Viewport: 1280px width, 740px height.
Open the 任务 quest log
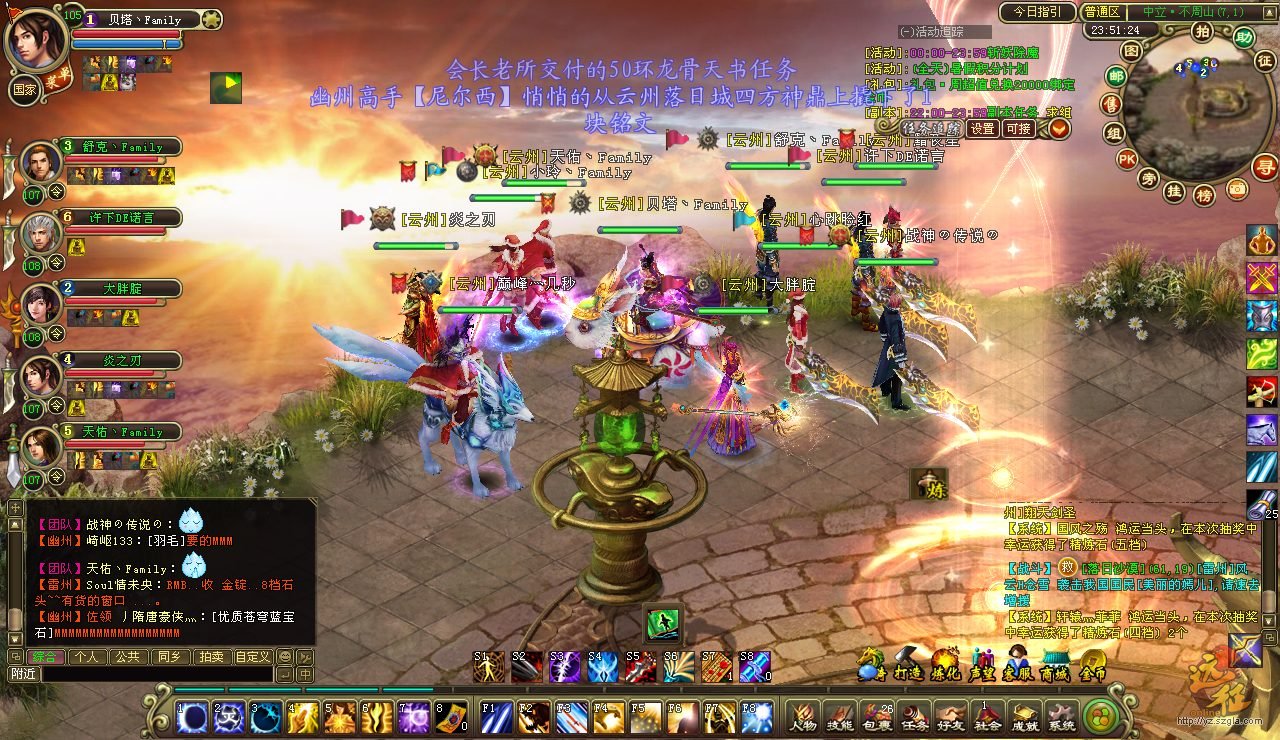(915, 716)
